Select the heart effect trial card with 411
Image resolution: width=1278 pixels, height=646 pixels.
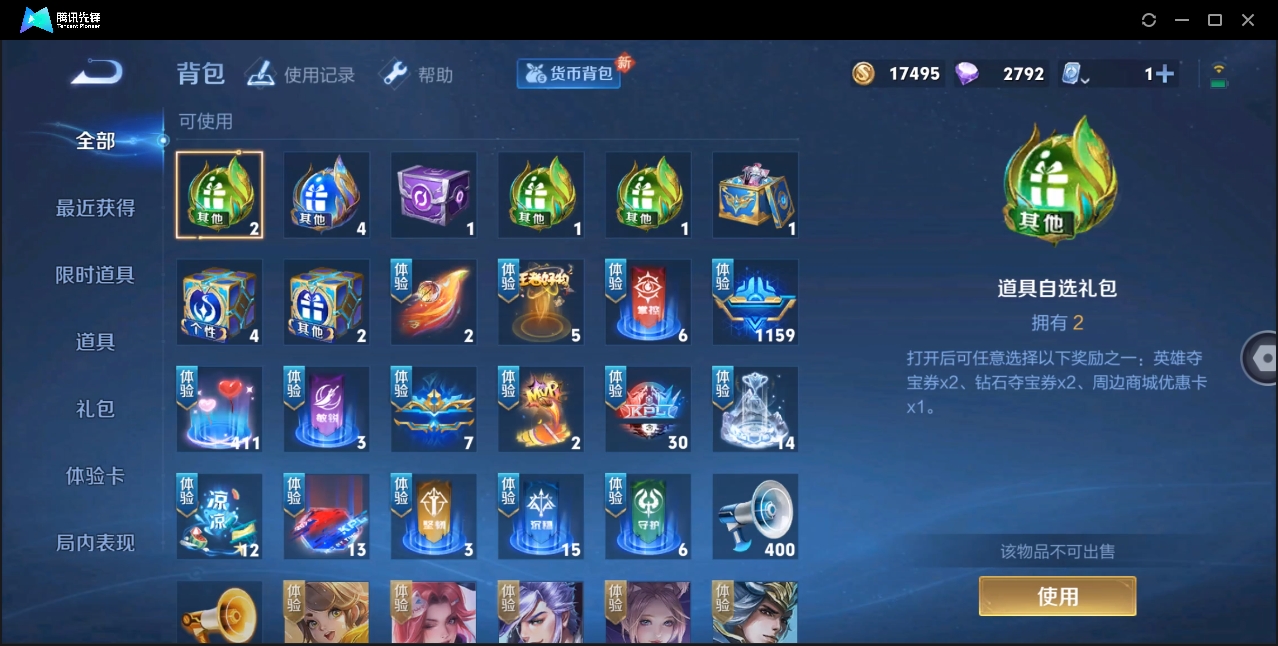click(x=219, y=409)
